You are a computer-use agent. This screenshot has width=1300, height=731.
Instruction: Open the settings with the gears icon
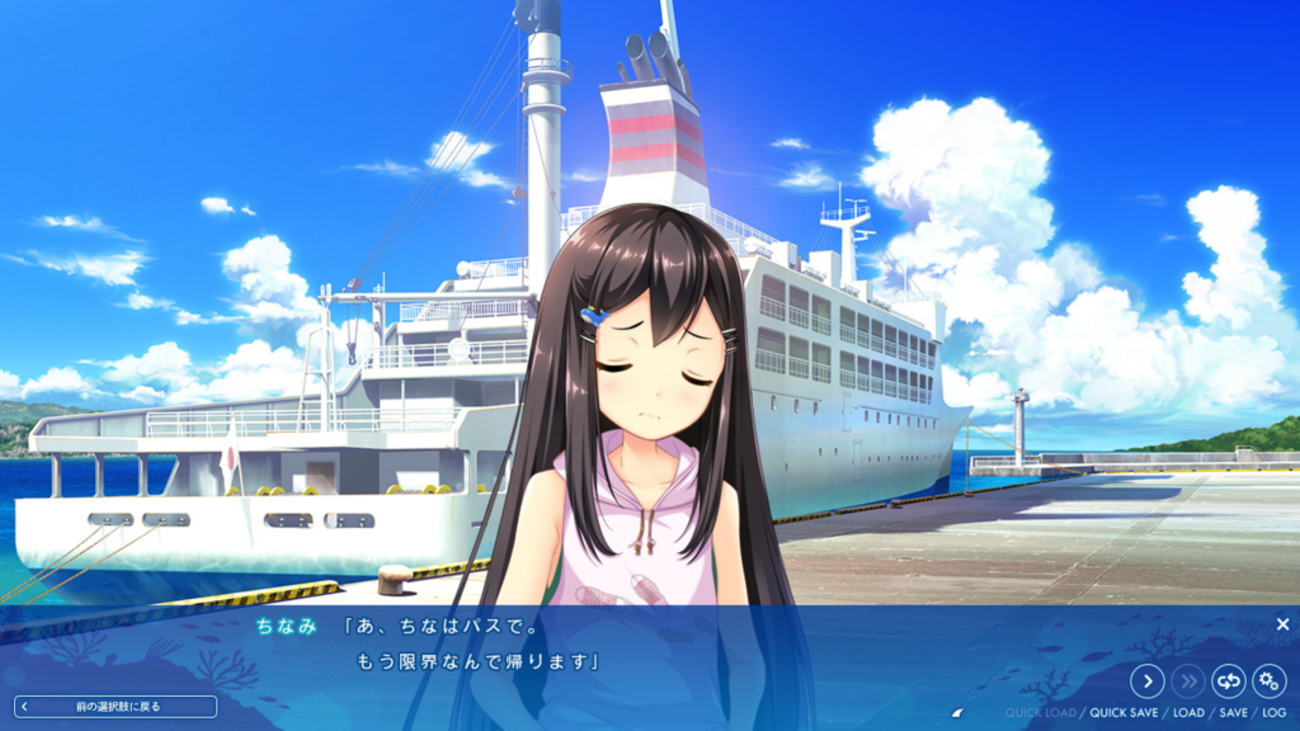(1269, 682)
